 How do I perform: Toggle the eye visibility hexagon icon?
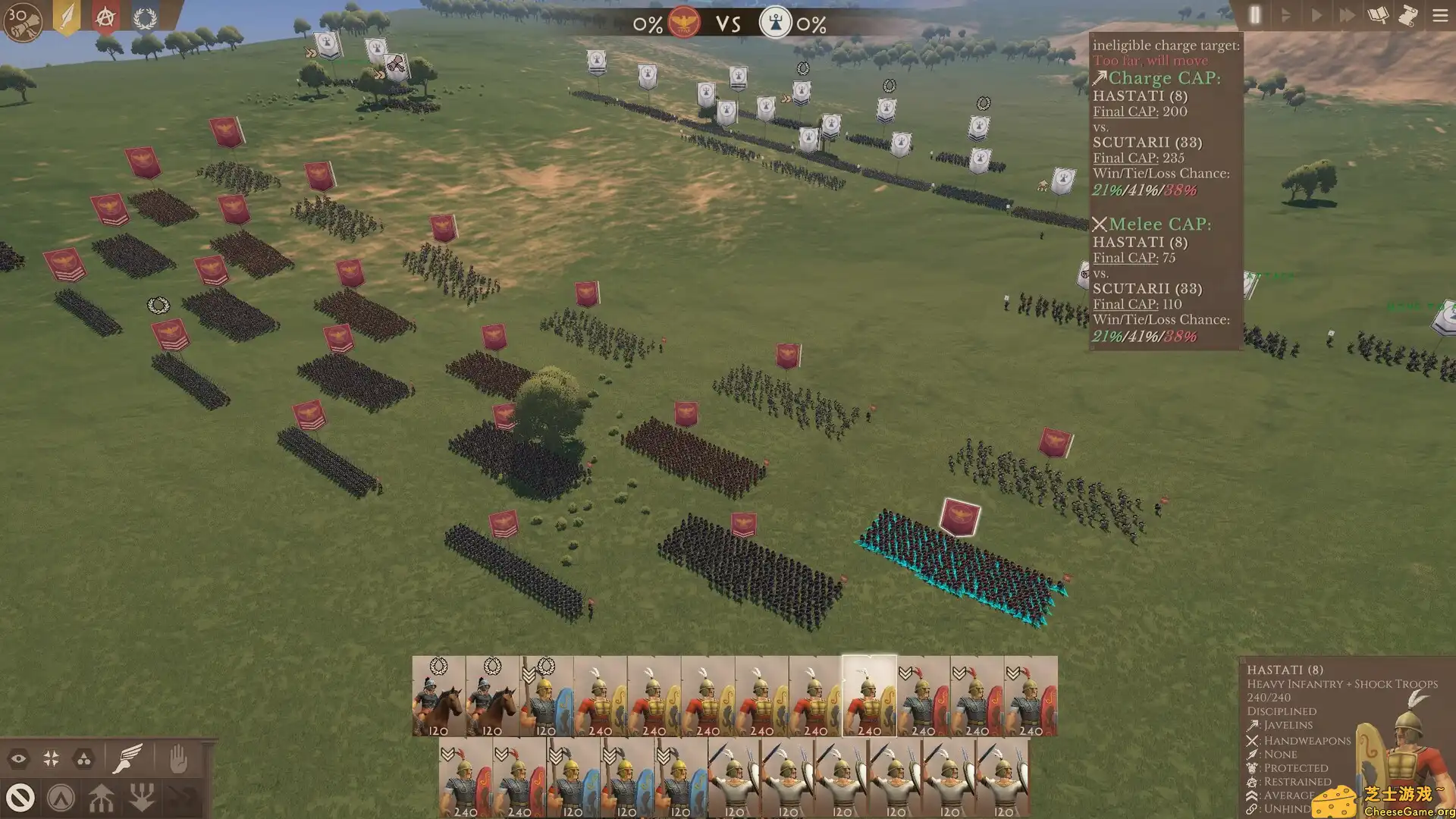click(18, 757)
